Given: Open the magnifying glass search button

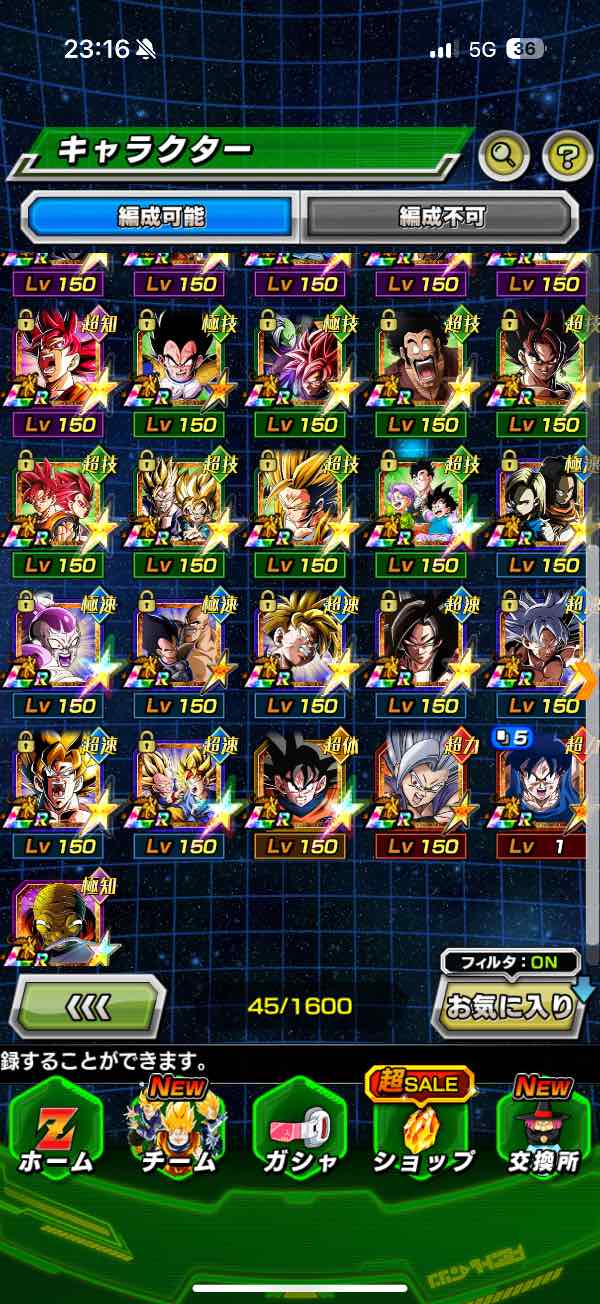Looking at the screenshot, I should [x=506, y=154].
